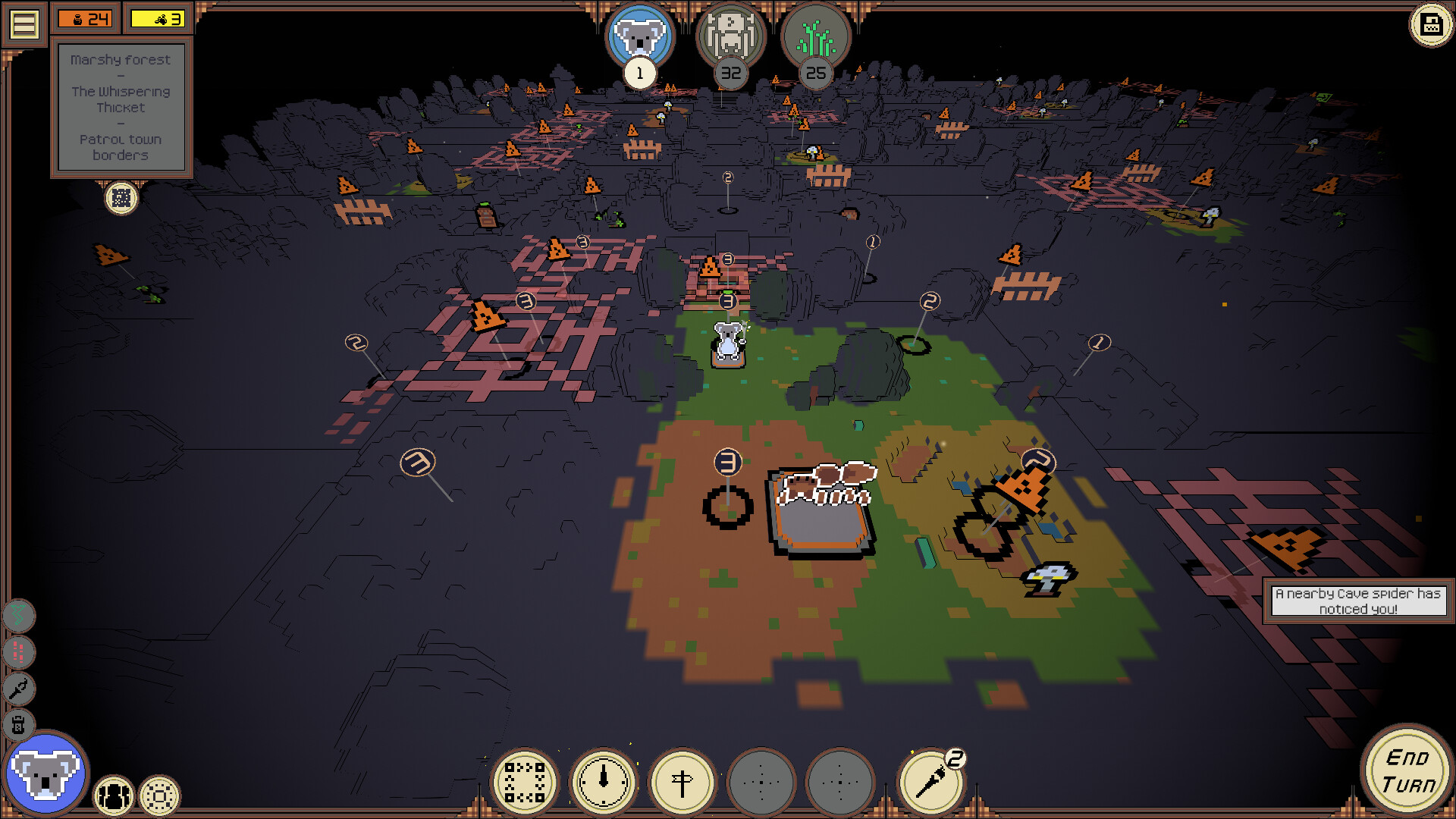Select the signpost waypoint icon
The image size is (1456, 819).
click(x=681, y=782)
